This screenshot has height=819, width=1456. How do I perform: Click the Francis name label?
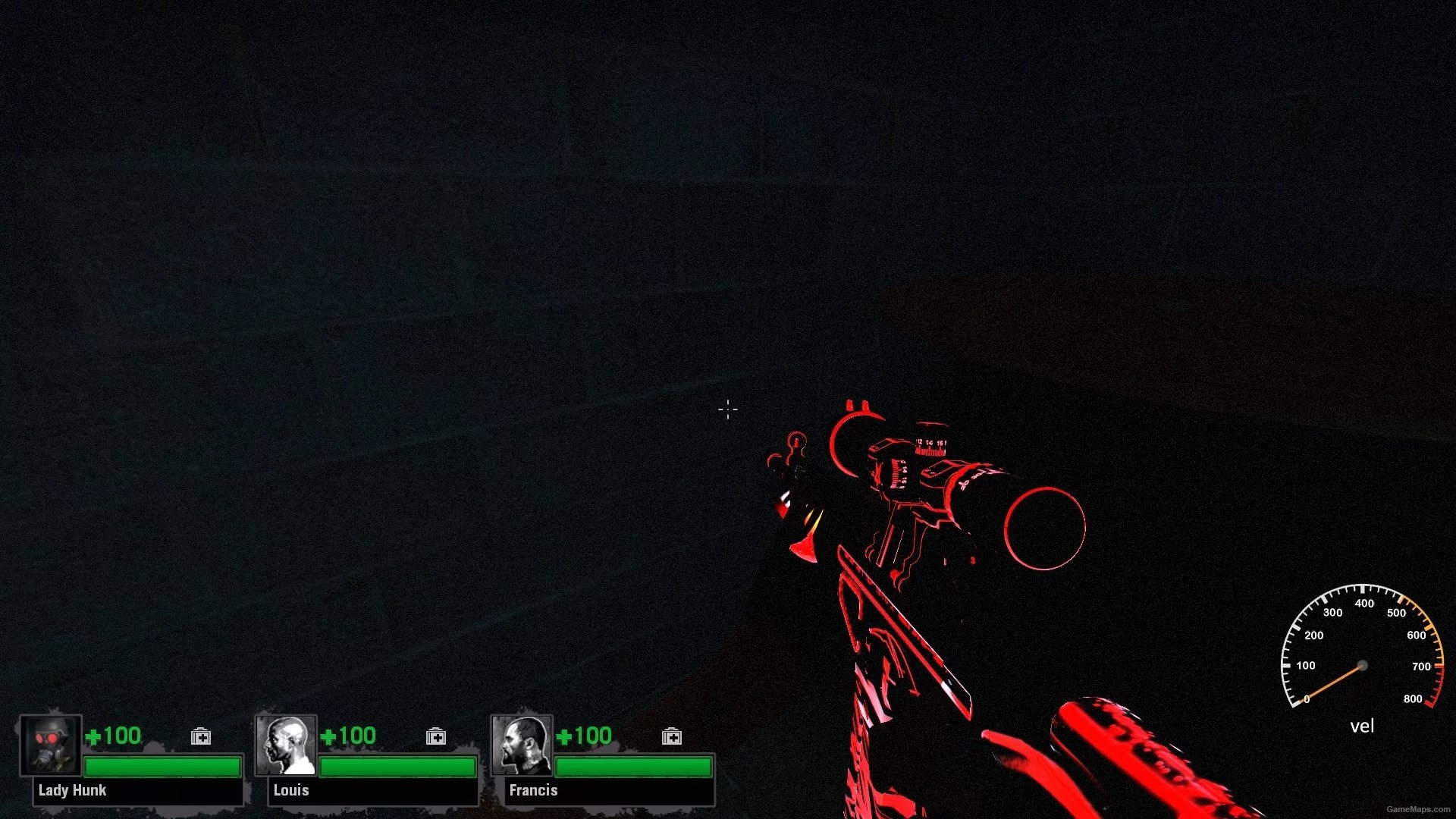point(533,790)
